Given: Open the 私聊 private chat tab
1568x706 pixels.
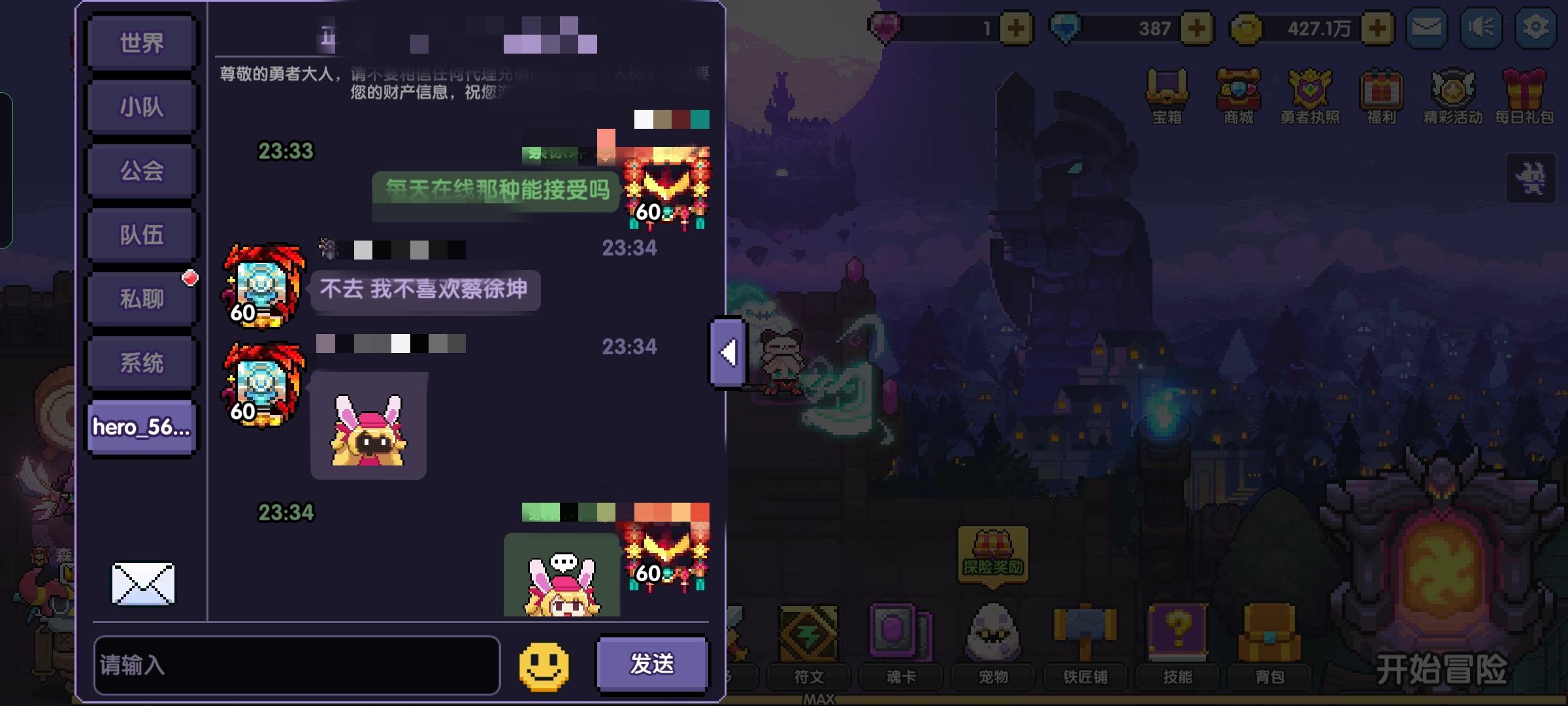Looking at the screenshot, I should [141, 297].
